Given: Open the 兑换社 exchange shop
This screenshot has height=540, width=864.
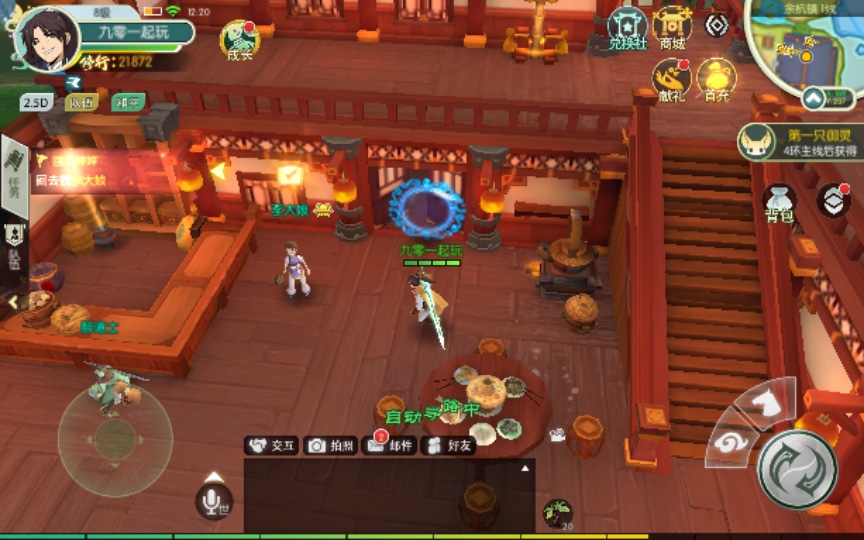Looking at the screenshot, I should click(629, 28).
